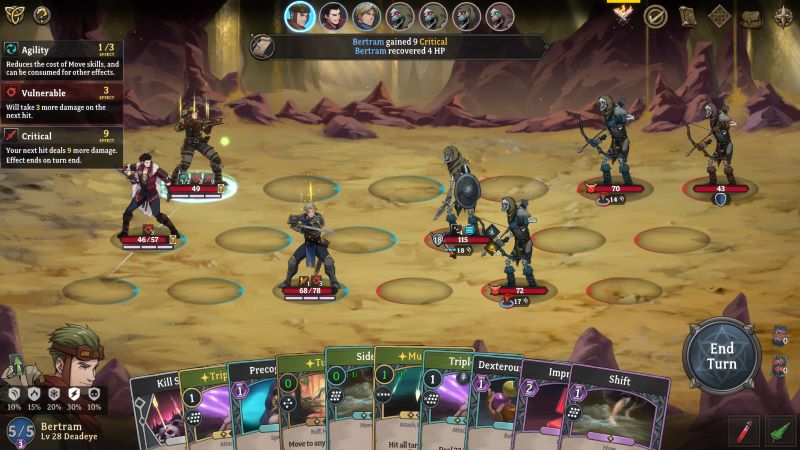Open the triquetra game menu icon
Viewport: 800px width, 450px height.
pos(14,15)
